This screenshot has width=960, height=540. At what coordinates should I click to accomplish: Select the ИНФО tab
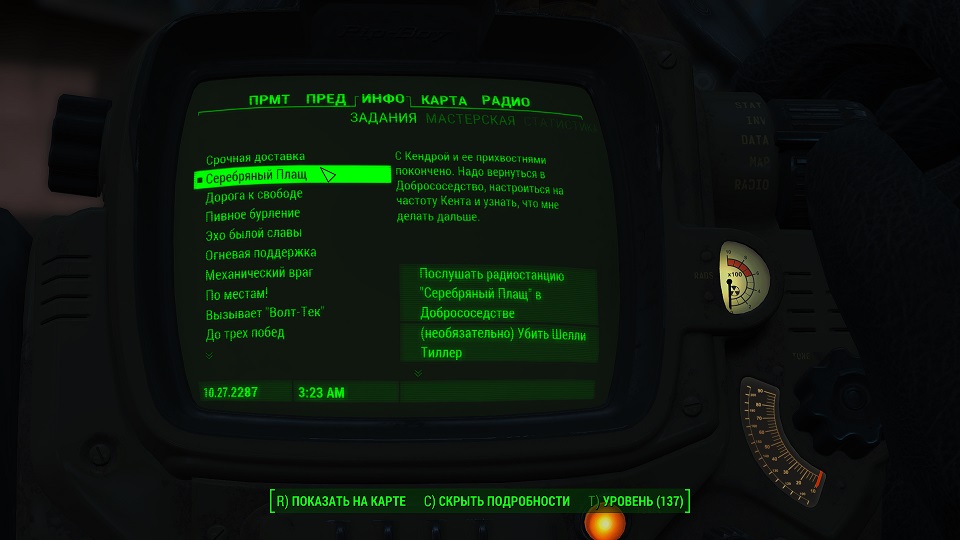tap(383, 99)
